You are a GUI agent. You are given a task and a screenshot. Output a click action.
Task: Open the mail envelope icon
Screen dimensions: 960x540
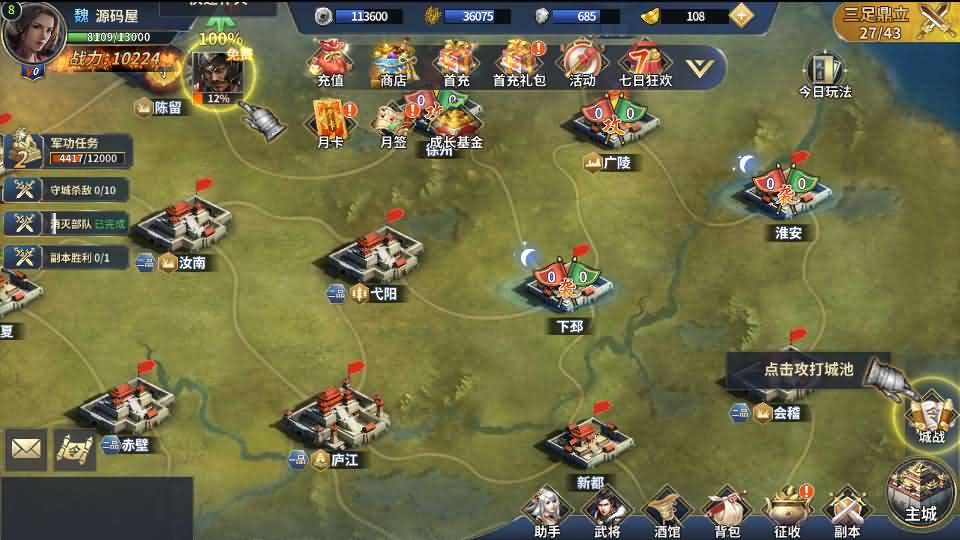pyautogui.click(x=26, y=450)
